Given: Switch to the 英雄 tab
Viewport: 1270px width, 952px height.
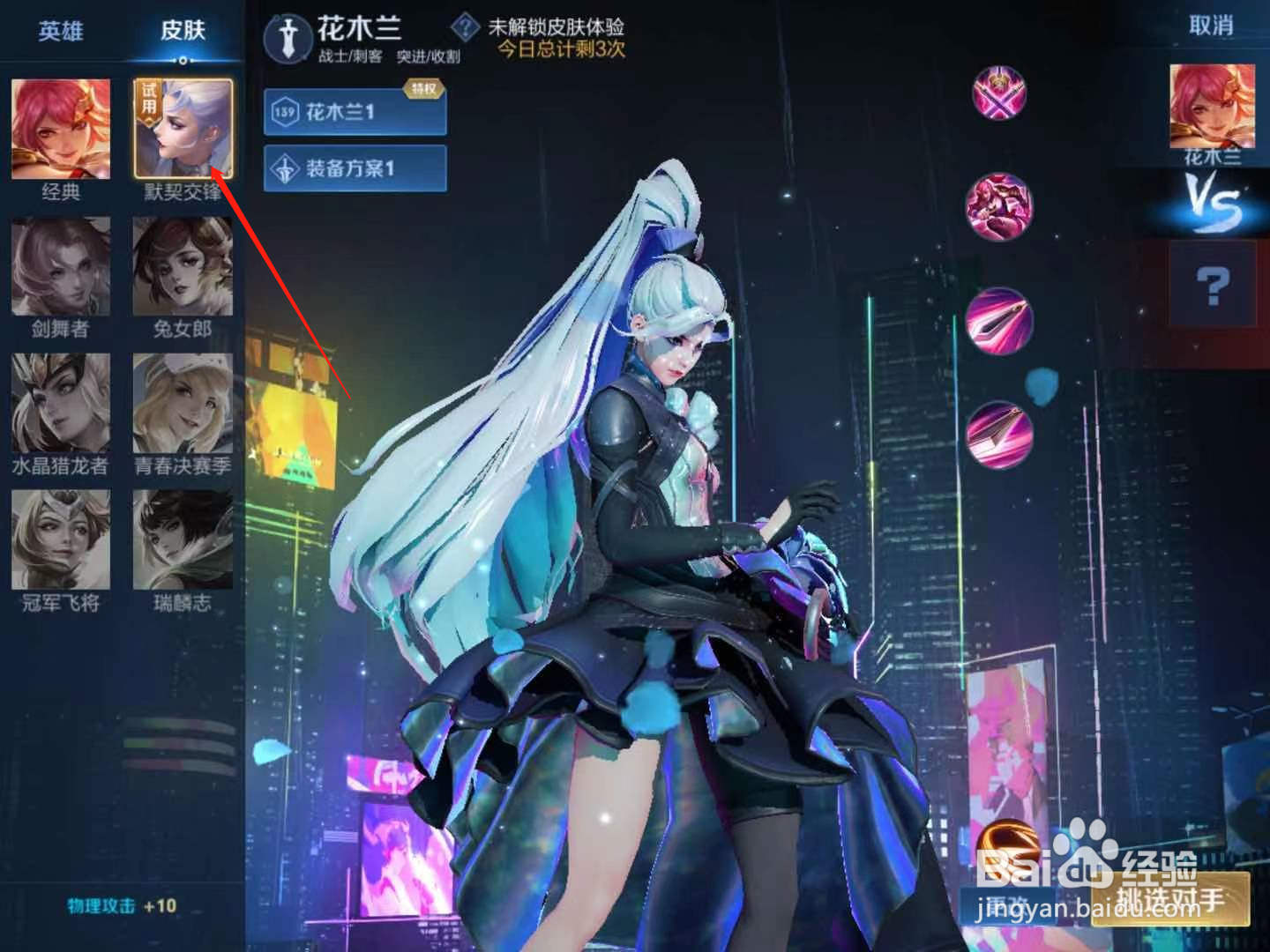Looking at the screenshot, I should coord(60,29).
